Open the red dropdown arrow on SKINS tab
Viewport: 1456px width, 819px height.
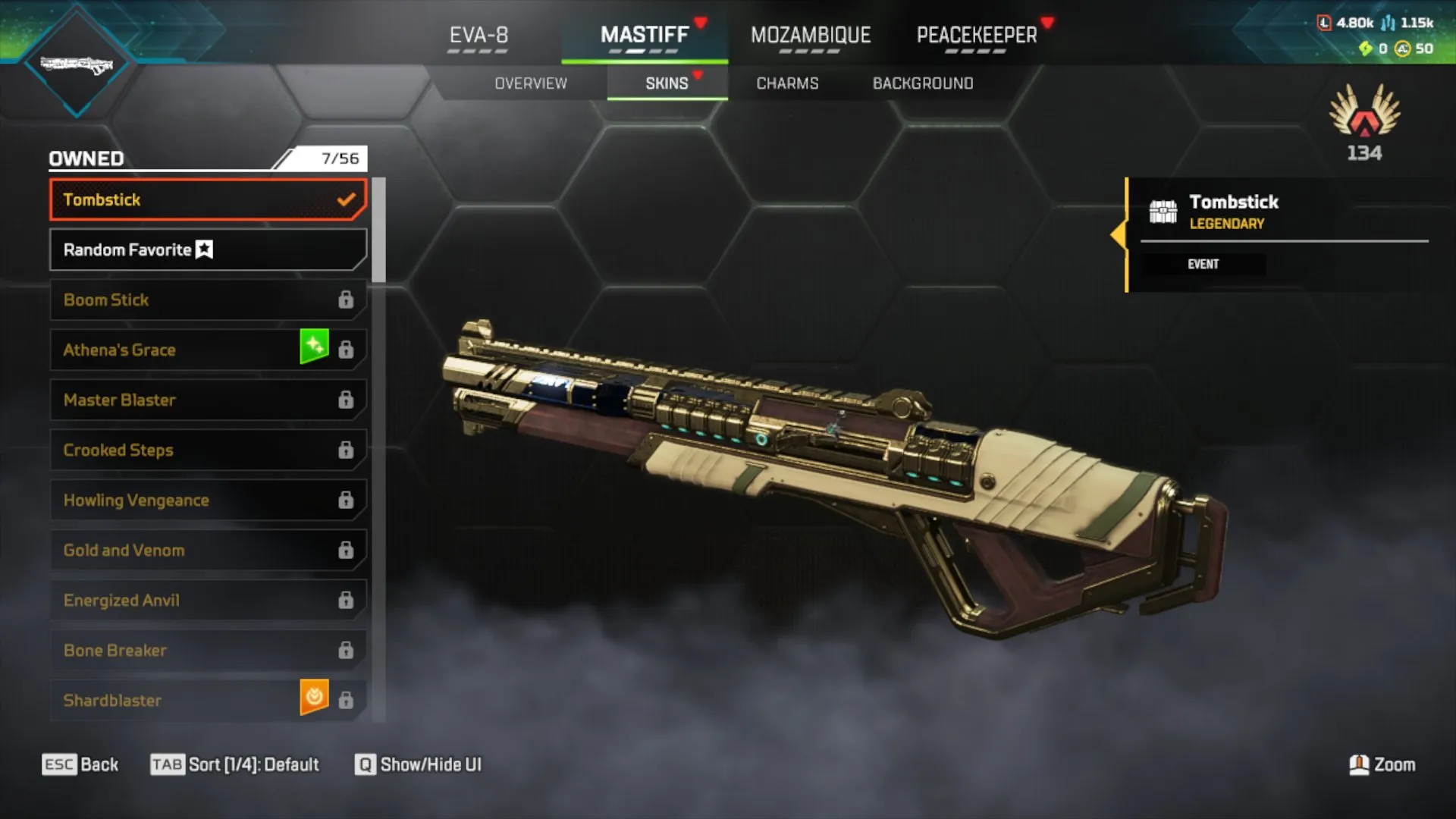click(698, 75)
